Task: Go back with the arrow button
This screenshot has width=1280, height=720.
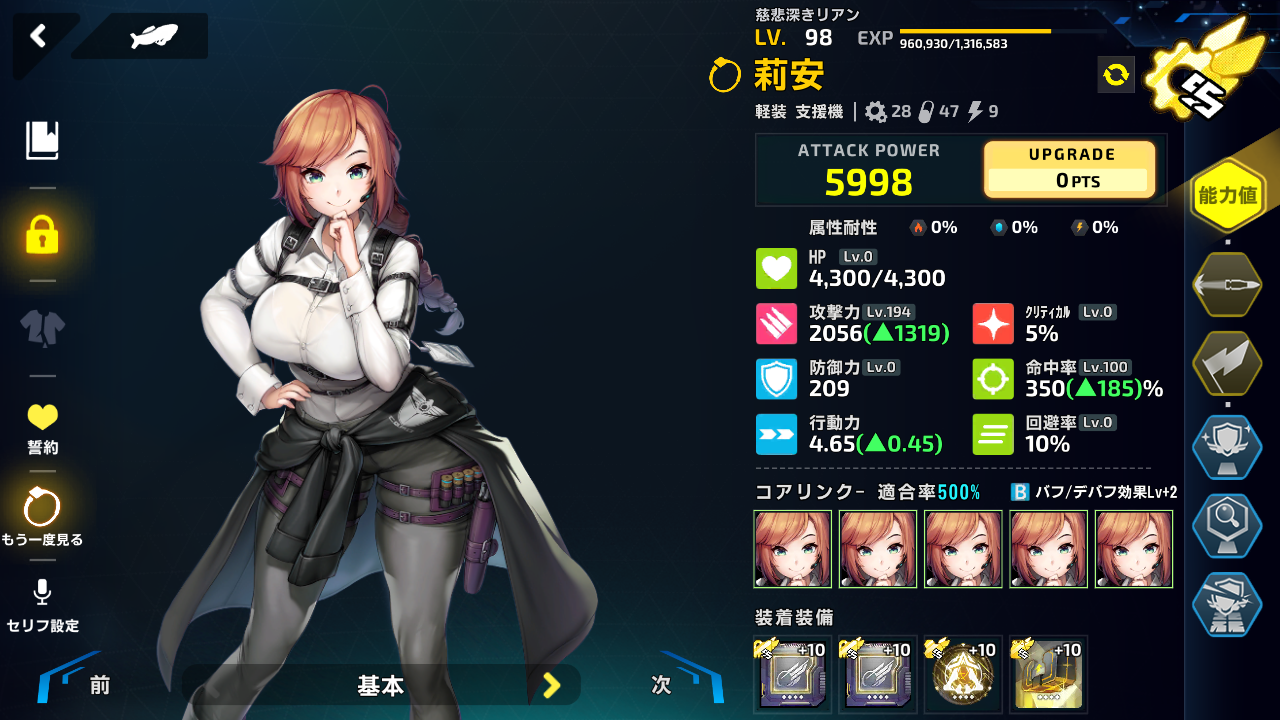Action: 38,37
